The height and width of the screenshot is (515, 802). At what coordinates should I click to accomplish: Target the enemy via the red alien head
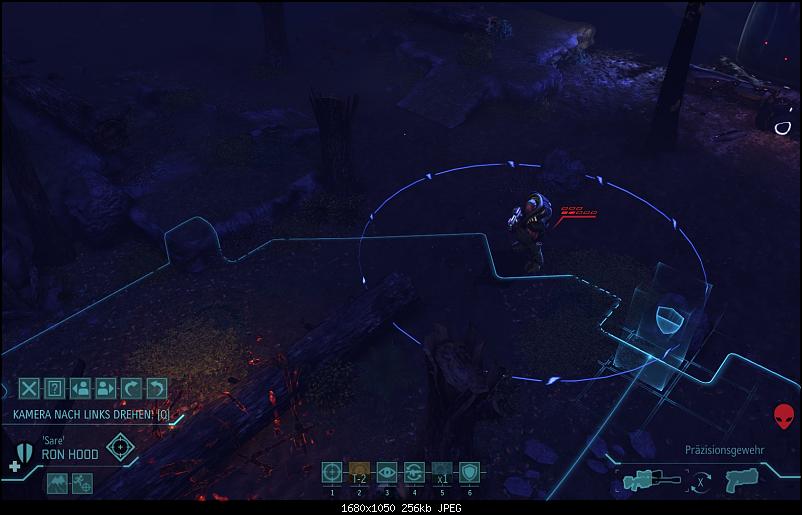(785, 416)
